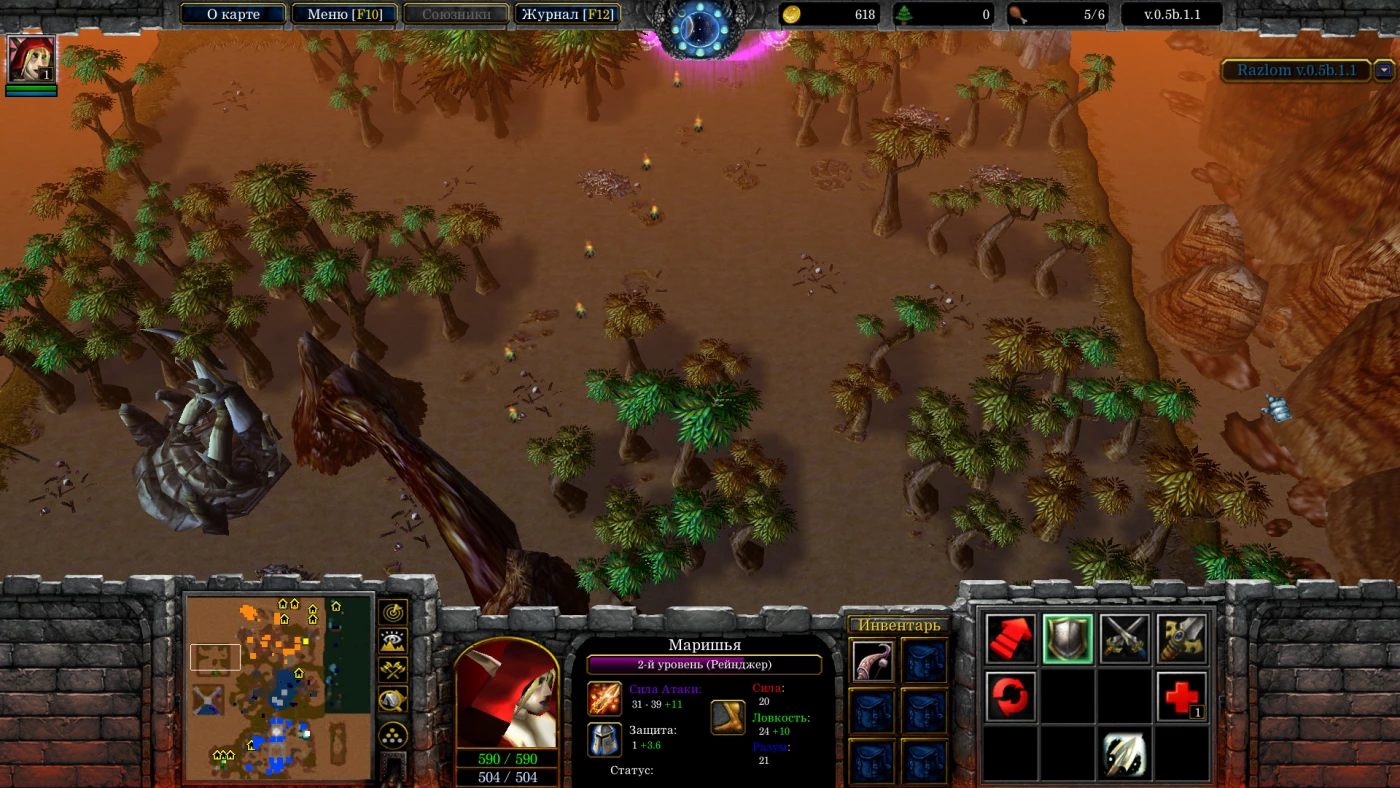Open hero skills with the red cross
1400x788 pixels.
[x=1181, y=696]
